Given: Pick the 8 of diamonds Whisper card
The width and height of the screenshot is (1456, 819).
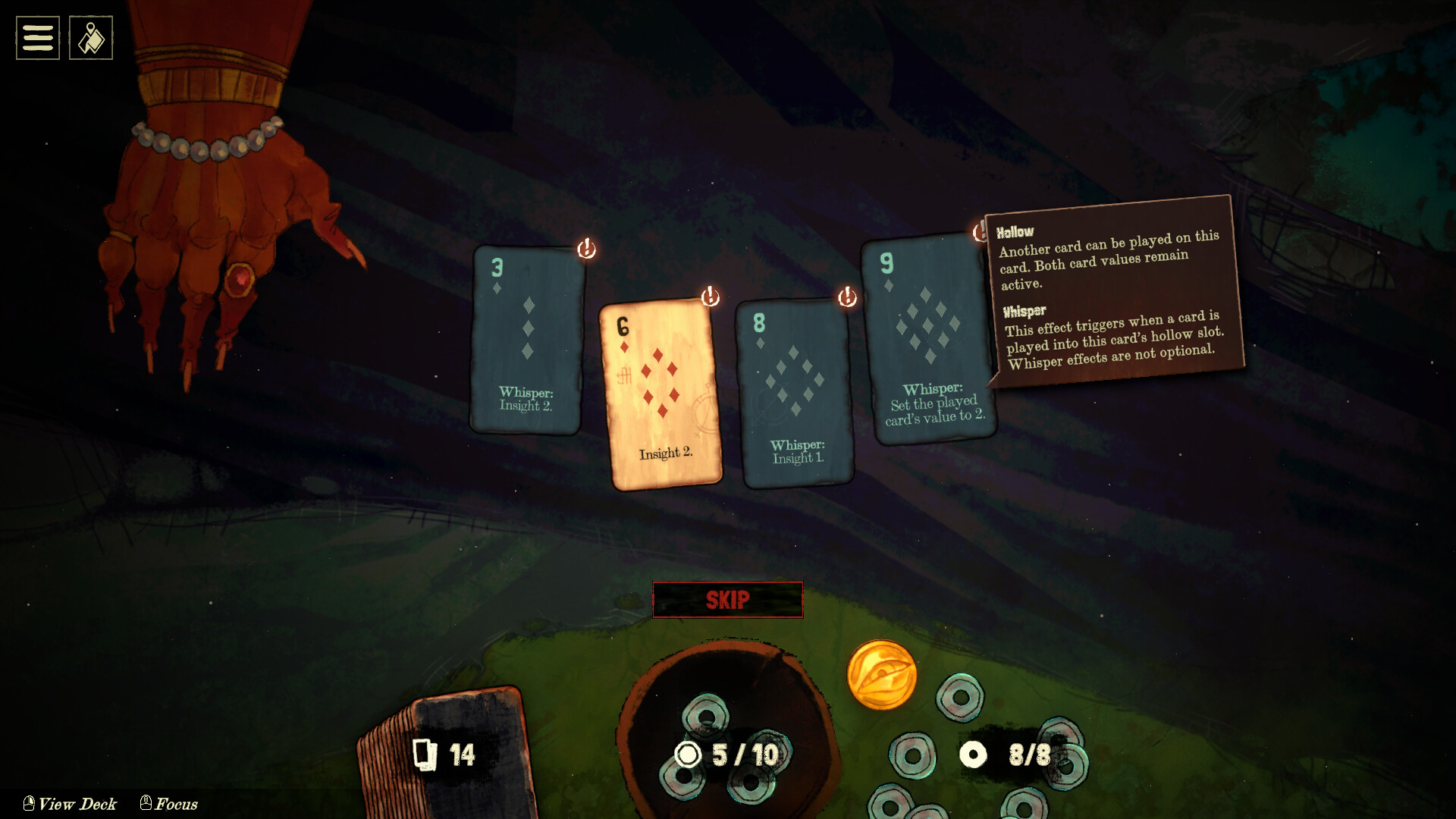Looking at the screenshot, I should (794, 393).
